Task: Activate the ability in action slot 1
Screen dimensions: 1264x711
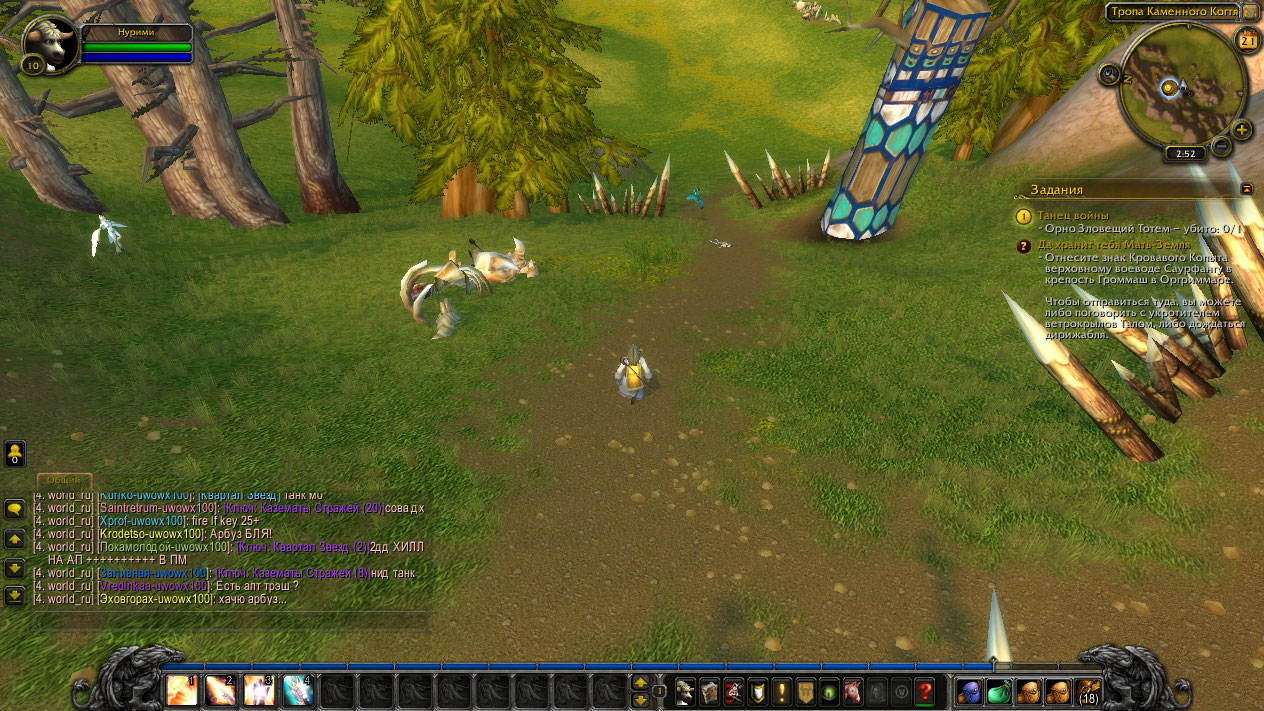Action: 182,690
